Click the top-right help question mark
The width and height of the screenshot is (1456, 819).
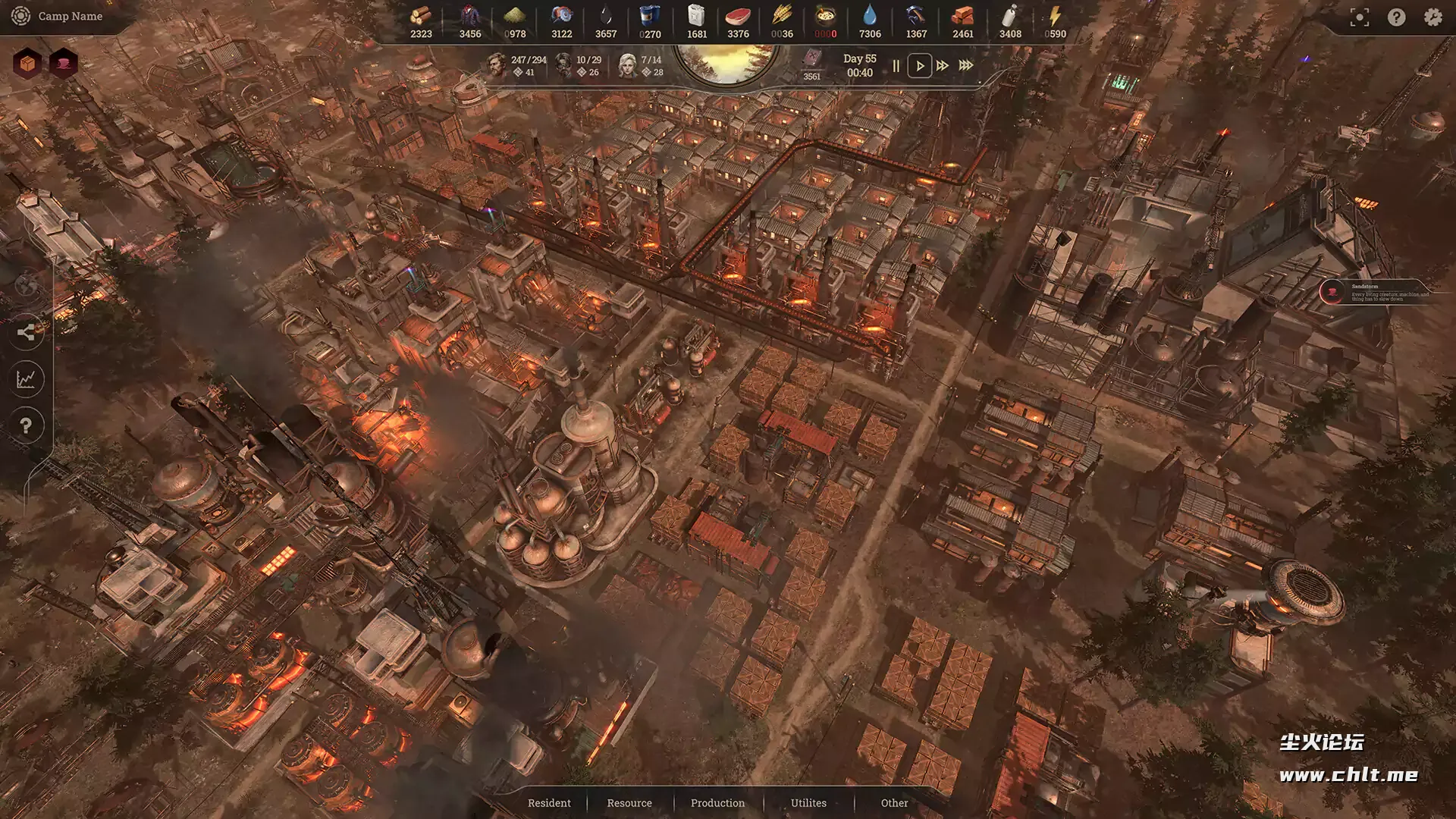1396,17
